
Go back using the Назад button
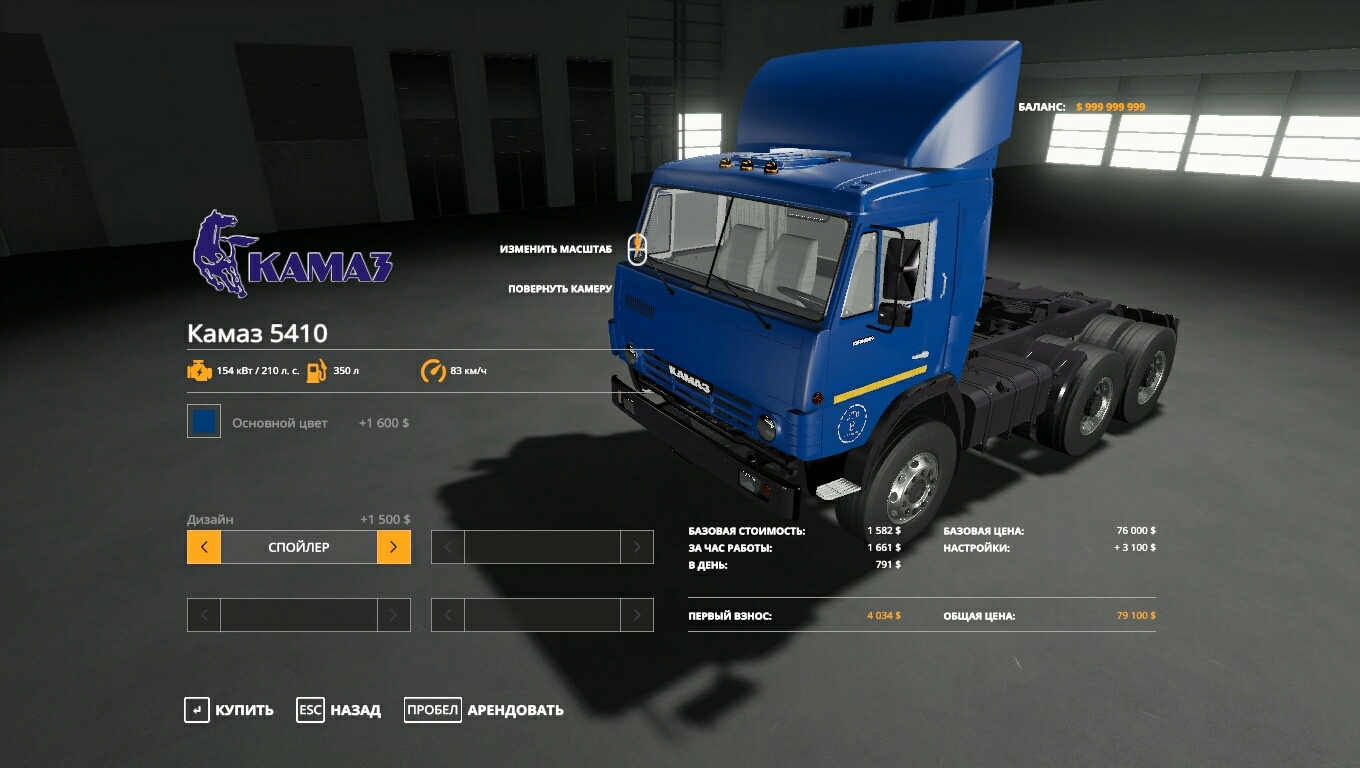click(x=339, y=710)
